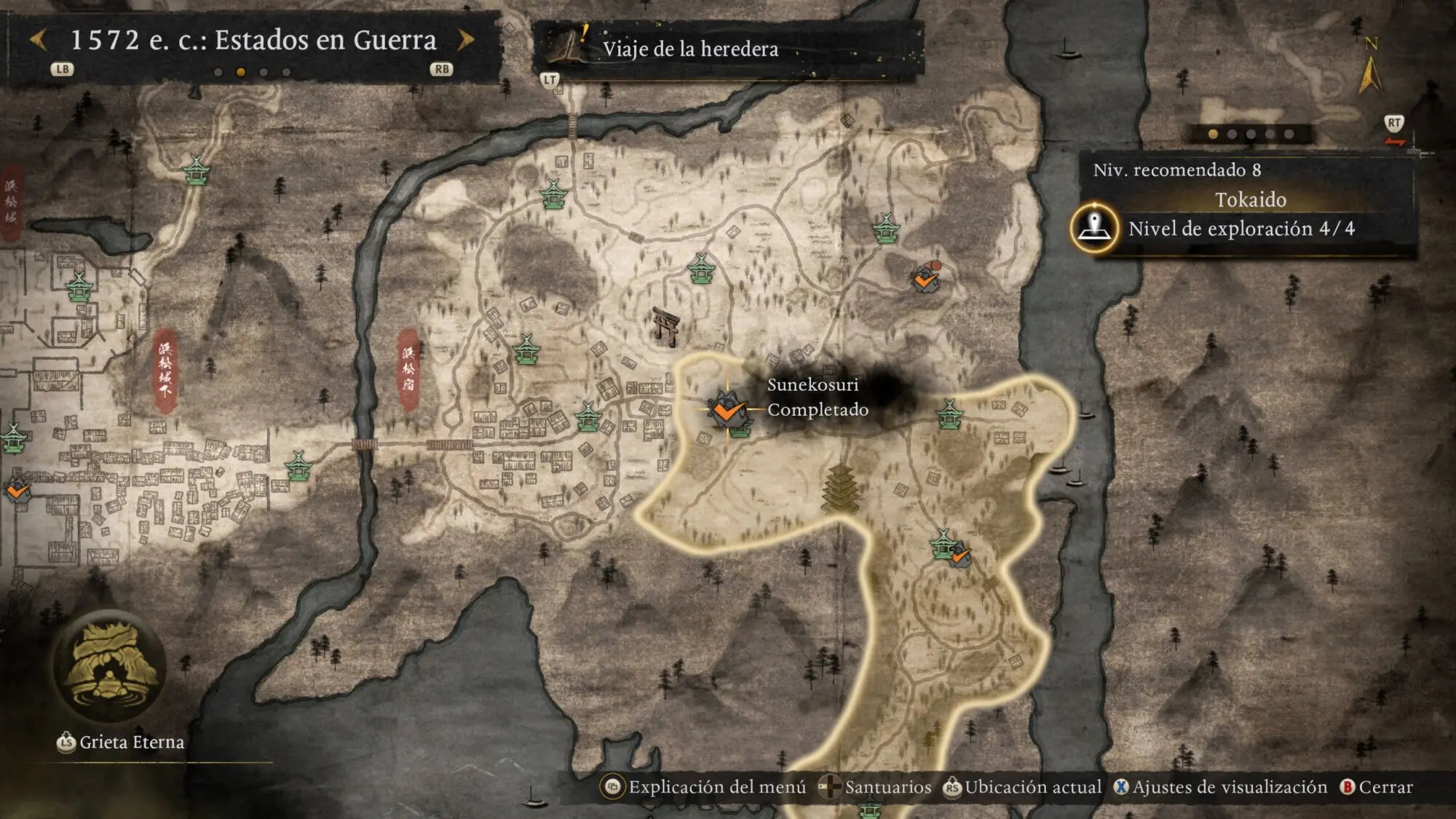Viewport: 1456px width, 819px height.
Task: Select the pagoda tower map marker
Action: (840, 488)
